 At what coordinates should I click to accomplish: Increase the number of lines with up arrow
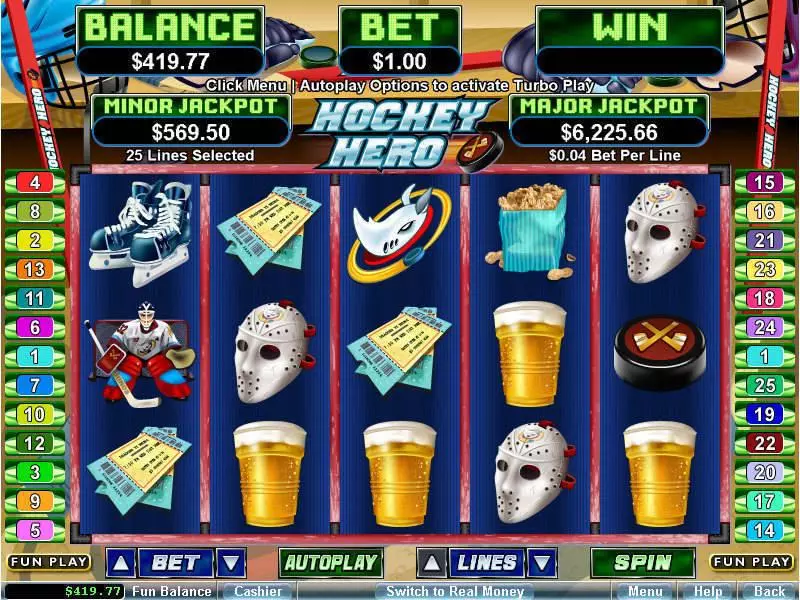click(430, 563)
